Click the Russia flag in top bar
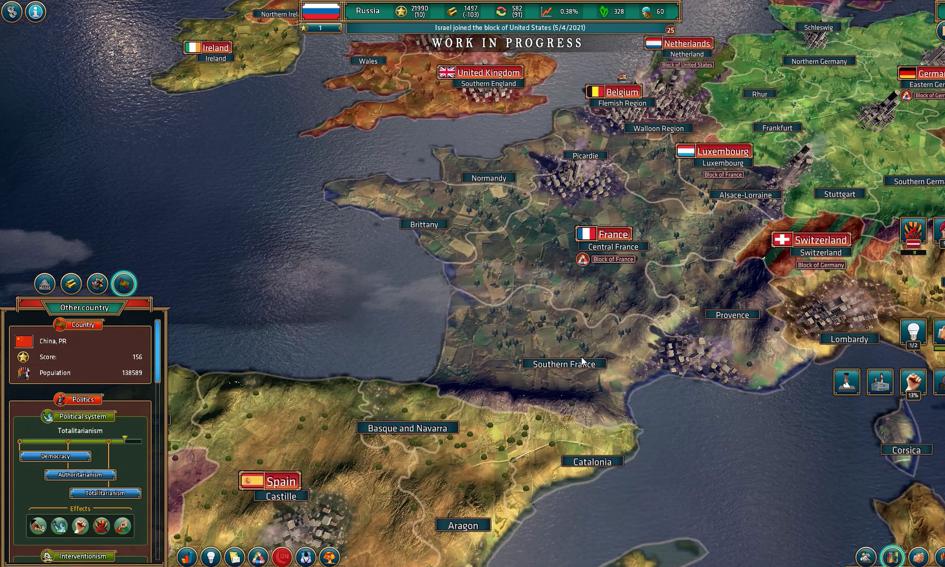This screenshot has height=567, width=945. (x=321, y=12)
